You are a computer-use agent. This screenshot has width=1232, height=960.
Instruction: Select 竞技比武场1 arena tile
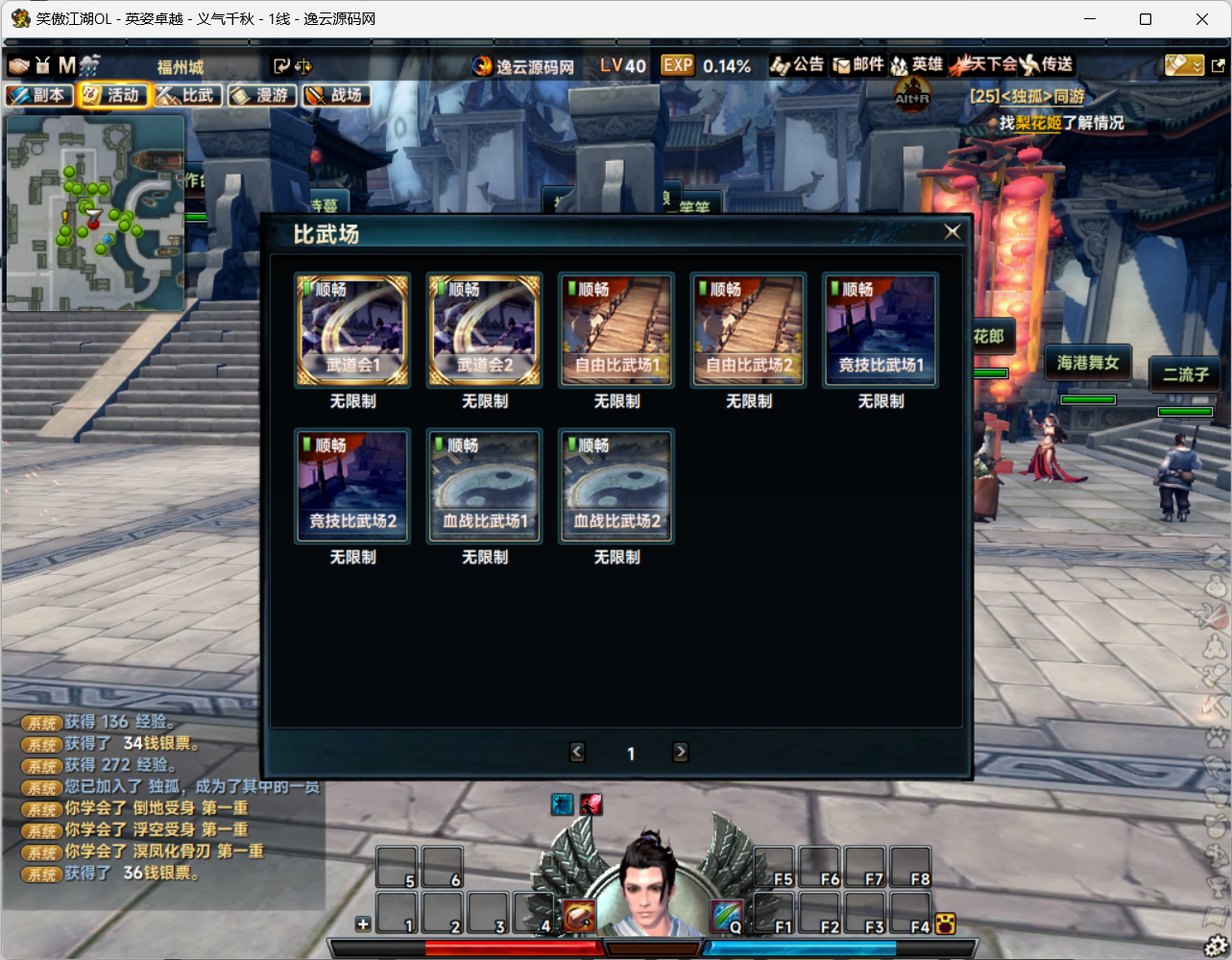(x=881, y=329)
